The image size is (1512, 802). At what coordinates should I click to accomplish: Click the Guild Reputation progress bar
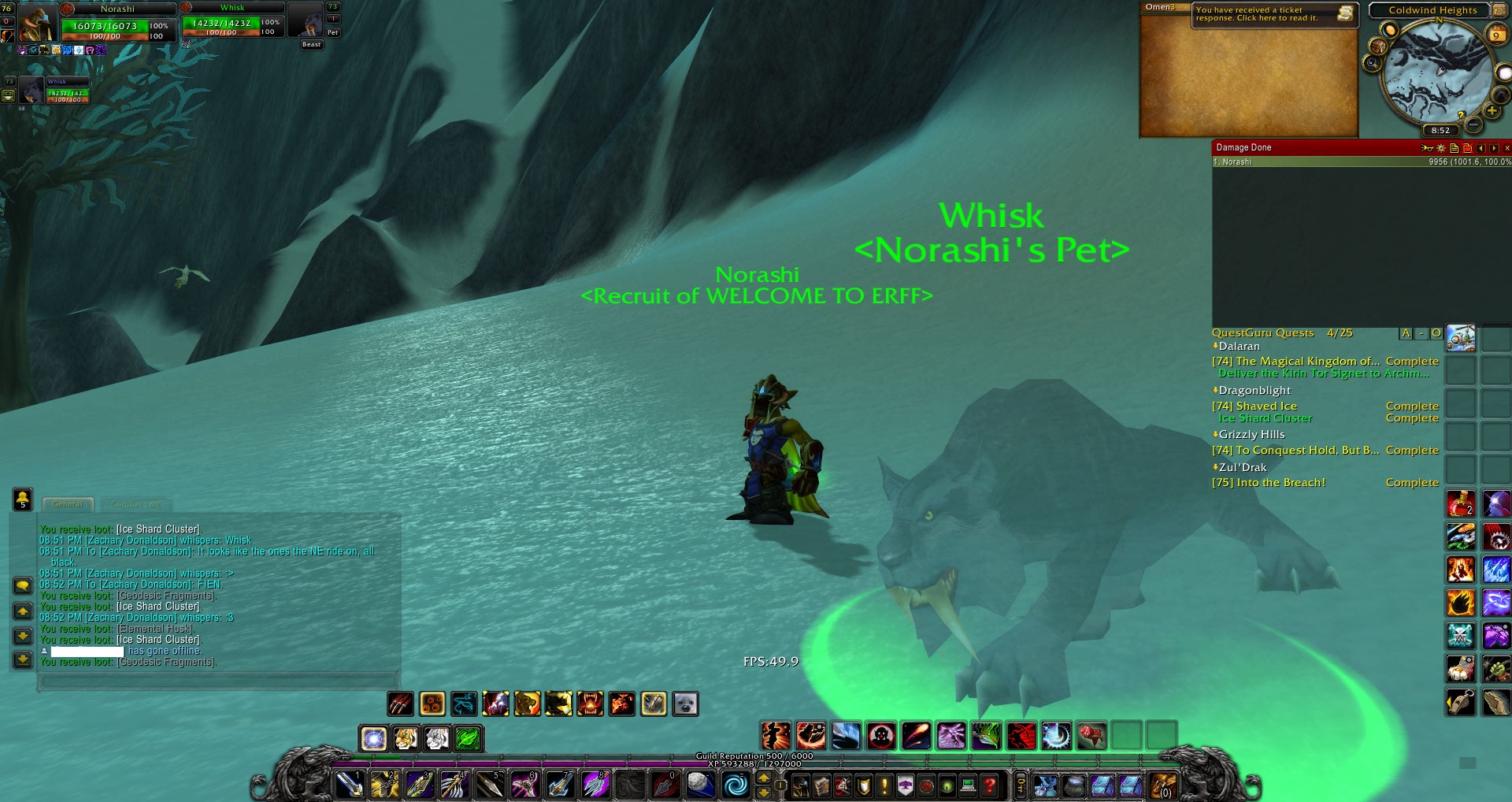pos(756,755)
